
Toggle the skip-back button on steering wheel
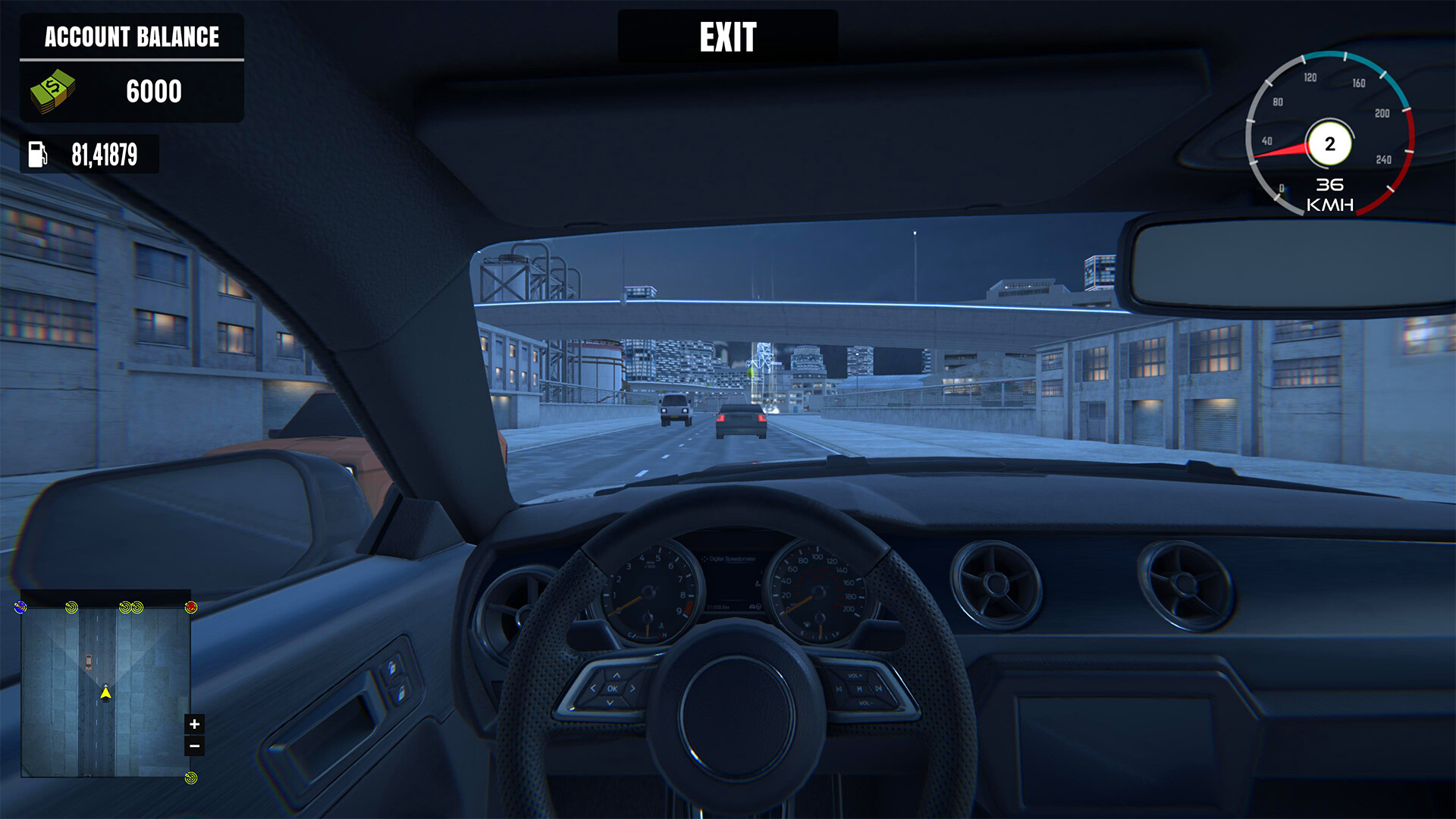pos(839,689)
